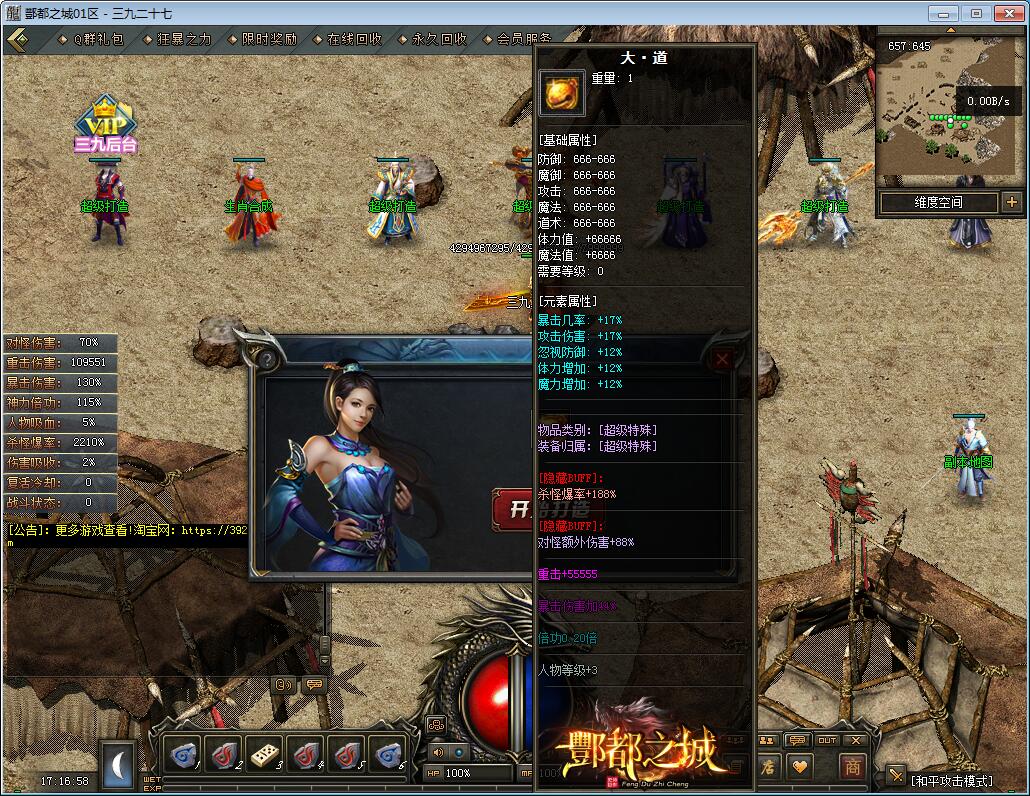Click the question mark help button on the dialog
Image resolution: width=1030 pixels, height=796 pixels.
tap(267, 357)
